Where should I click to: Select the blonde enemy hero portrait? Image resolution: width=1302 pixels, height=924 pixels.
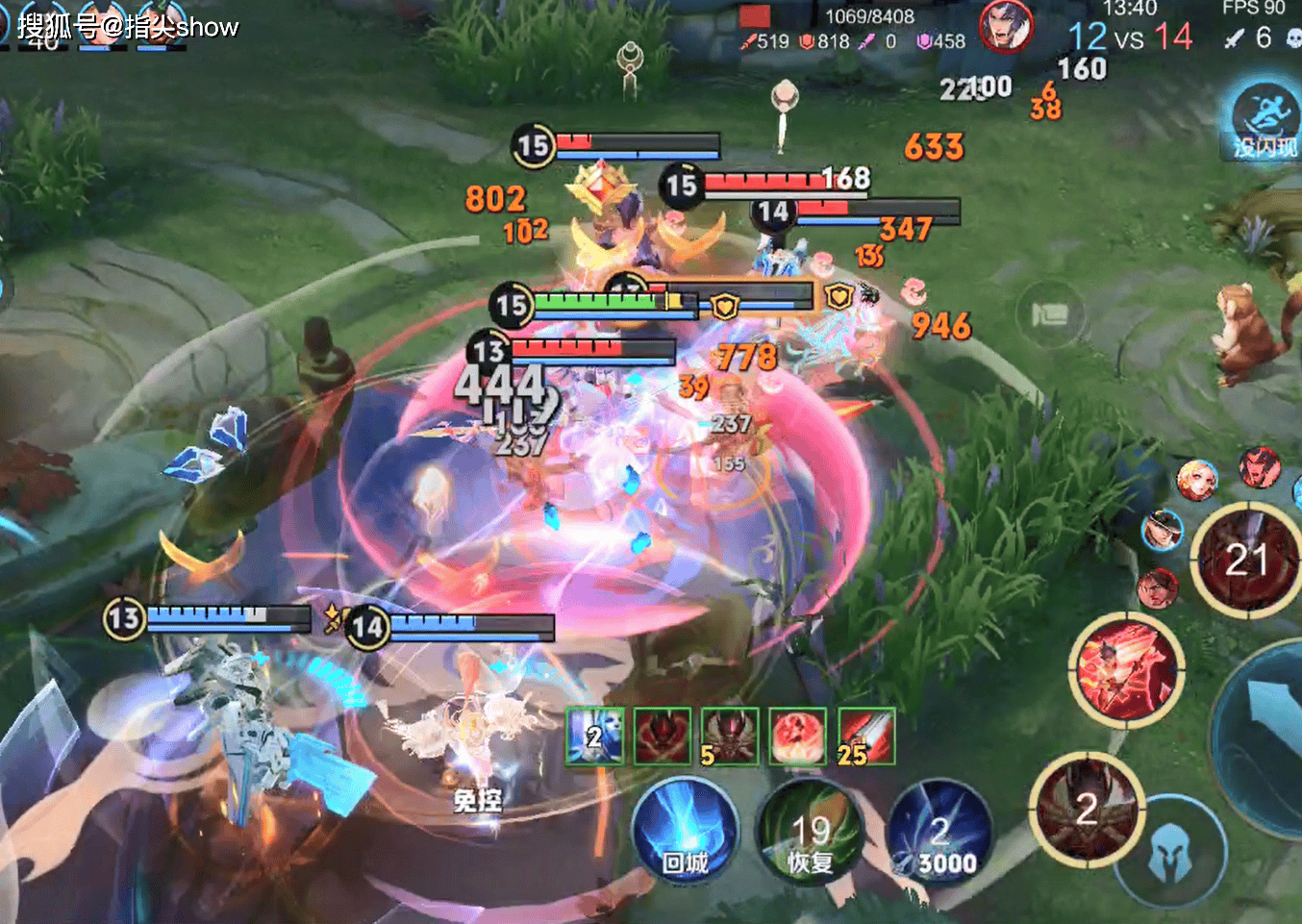pos(1196,480)
